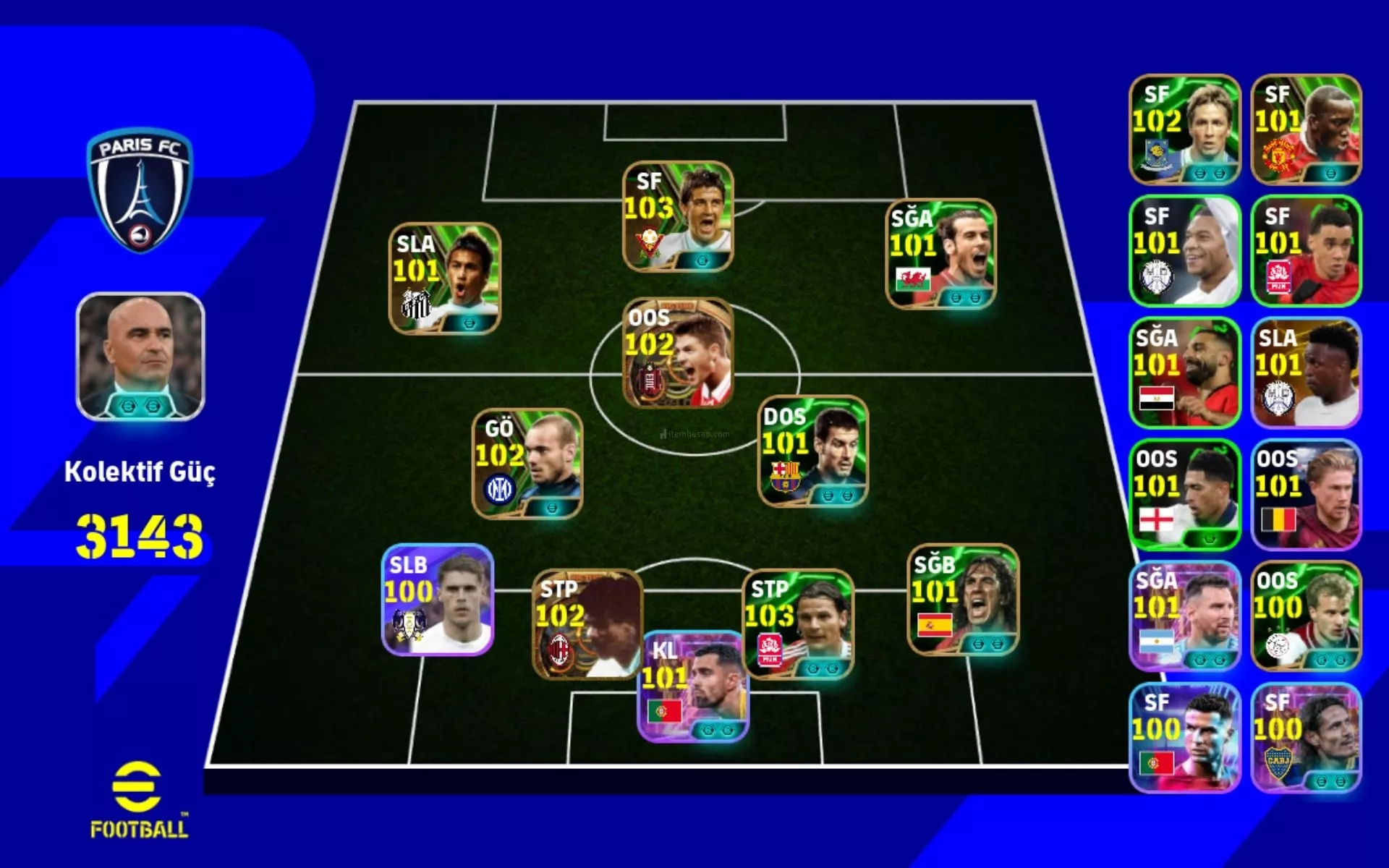This screenshot has width=1389, height=868.
Task: Pick the STP 103 centre back card
Action: (x=798, y=624)
